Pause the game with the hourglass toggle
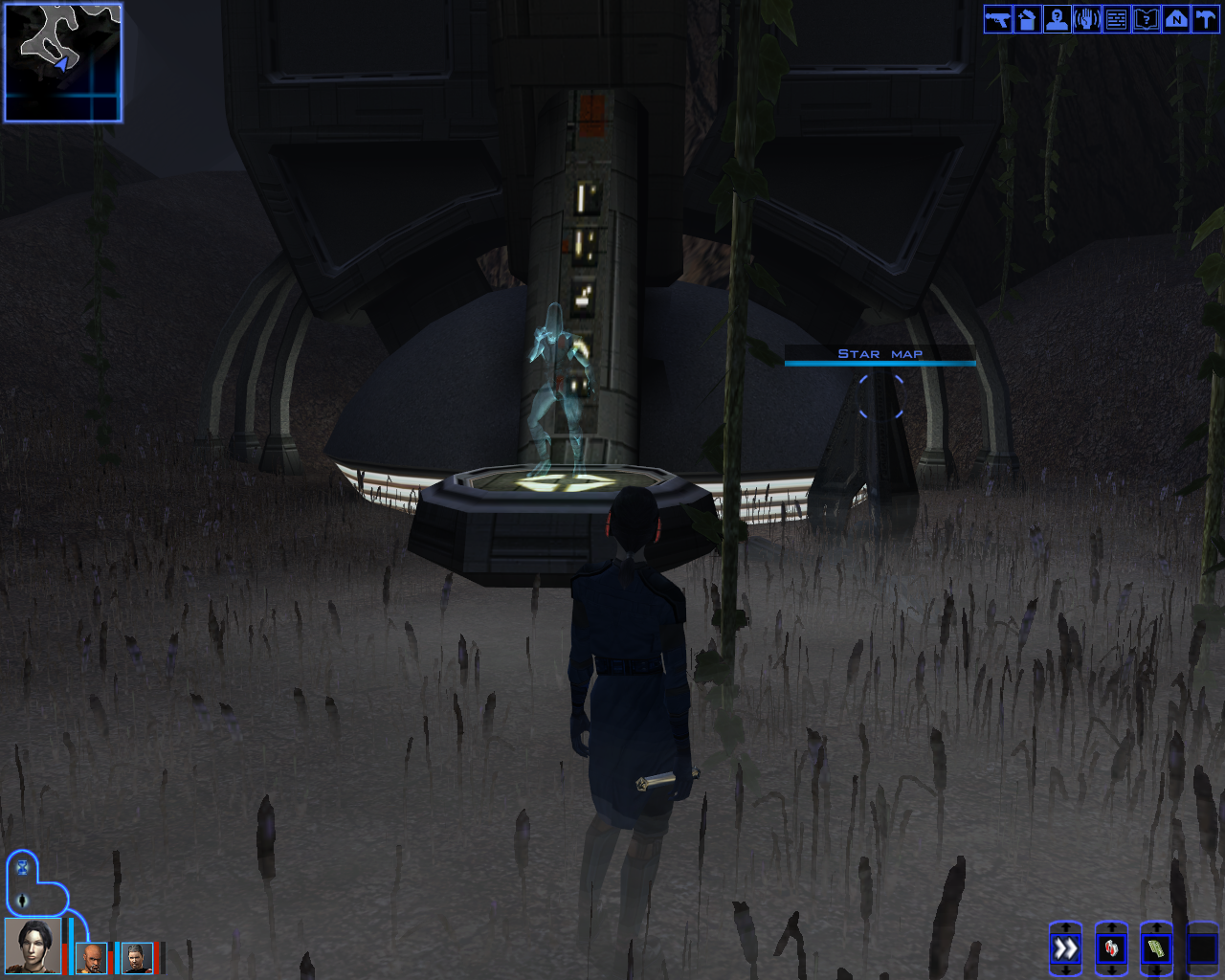1225x980 pixels. (x=22, y=867)
